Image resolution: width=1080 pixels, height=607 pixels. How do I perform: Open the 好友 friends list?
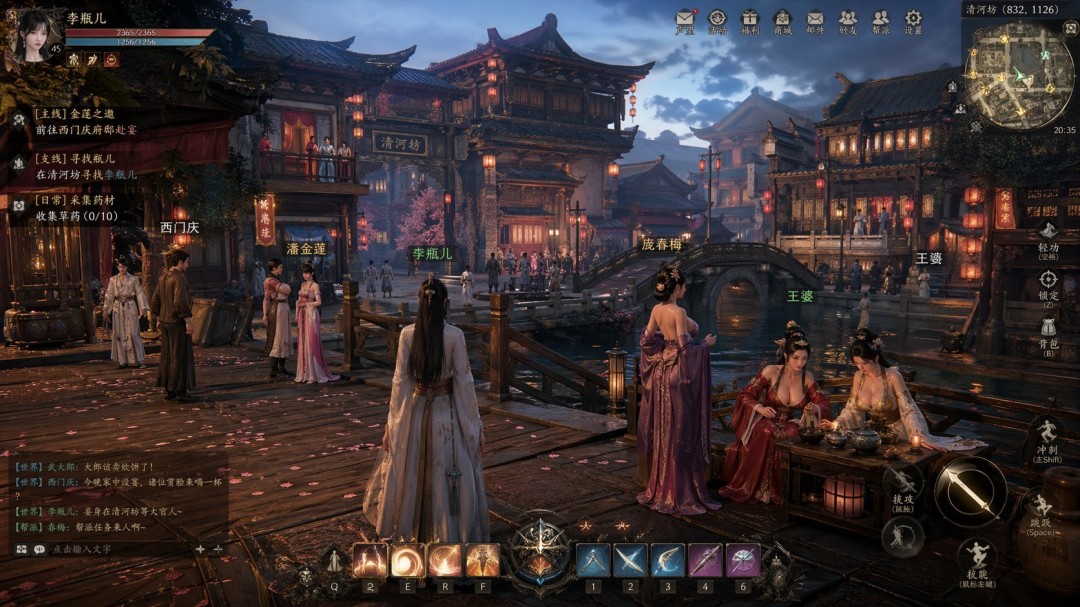[848, 20]
